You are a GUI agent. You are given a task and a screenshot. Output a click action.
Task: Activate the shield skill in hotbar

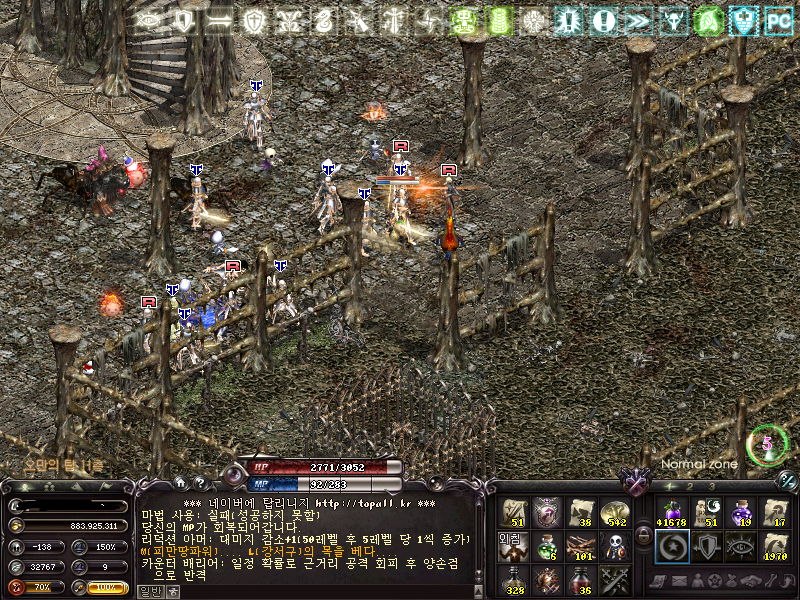pyautogui.click(x=706, y=546)
